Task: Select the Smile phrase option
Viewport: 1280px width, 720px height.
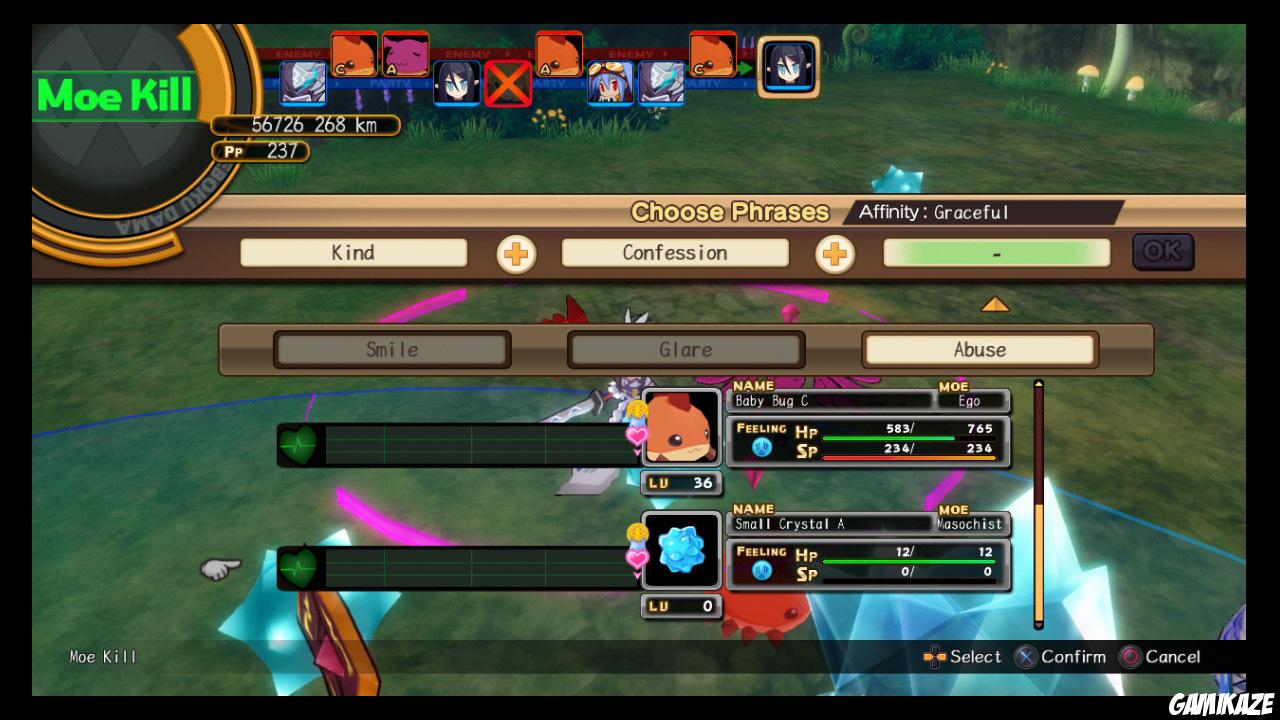Action: tap(392, 349)
